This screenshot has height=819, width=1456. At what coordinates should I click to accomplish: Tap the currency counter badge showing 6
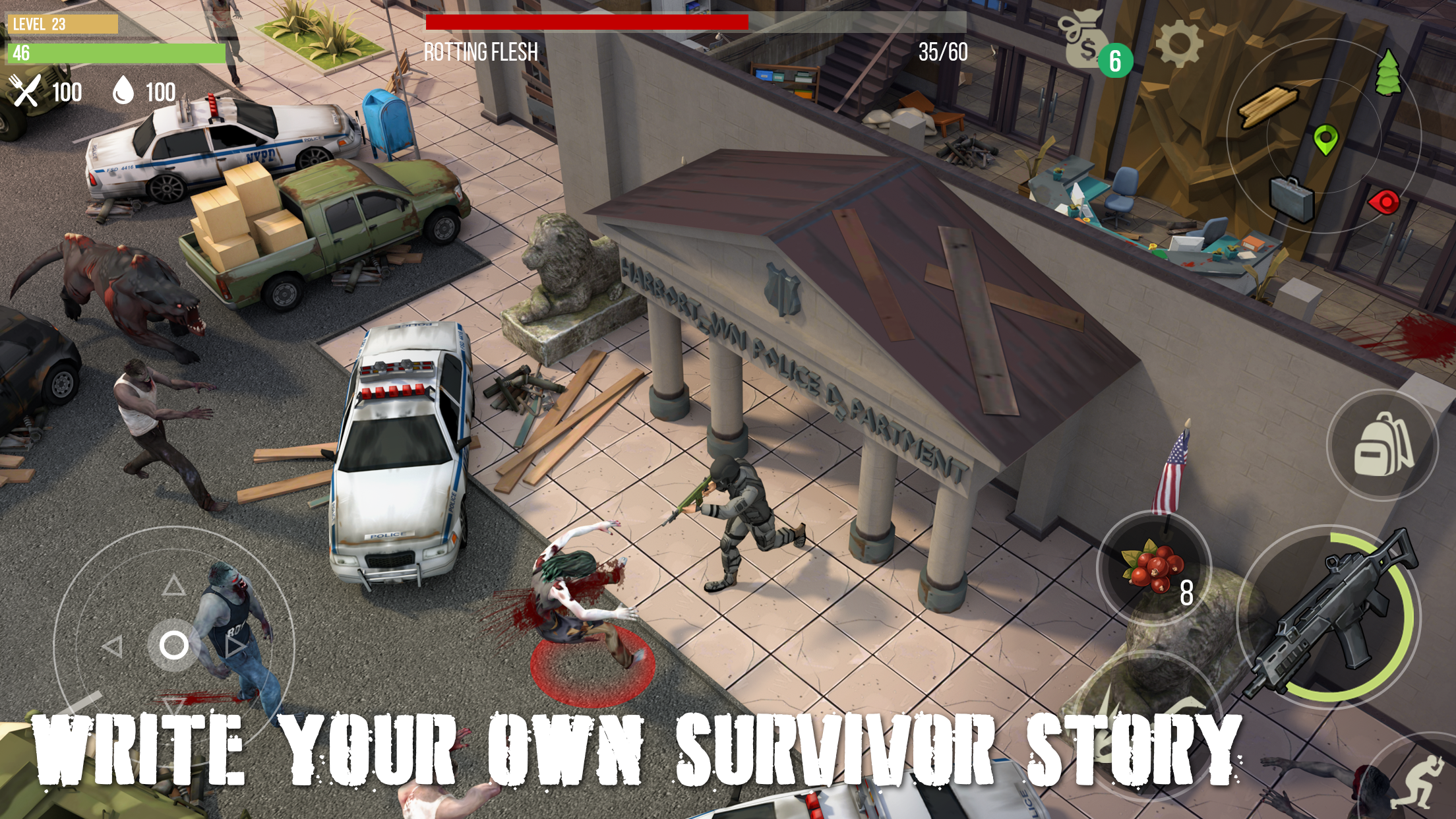tap(1116, 59)
